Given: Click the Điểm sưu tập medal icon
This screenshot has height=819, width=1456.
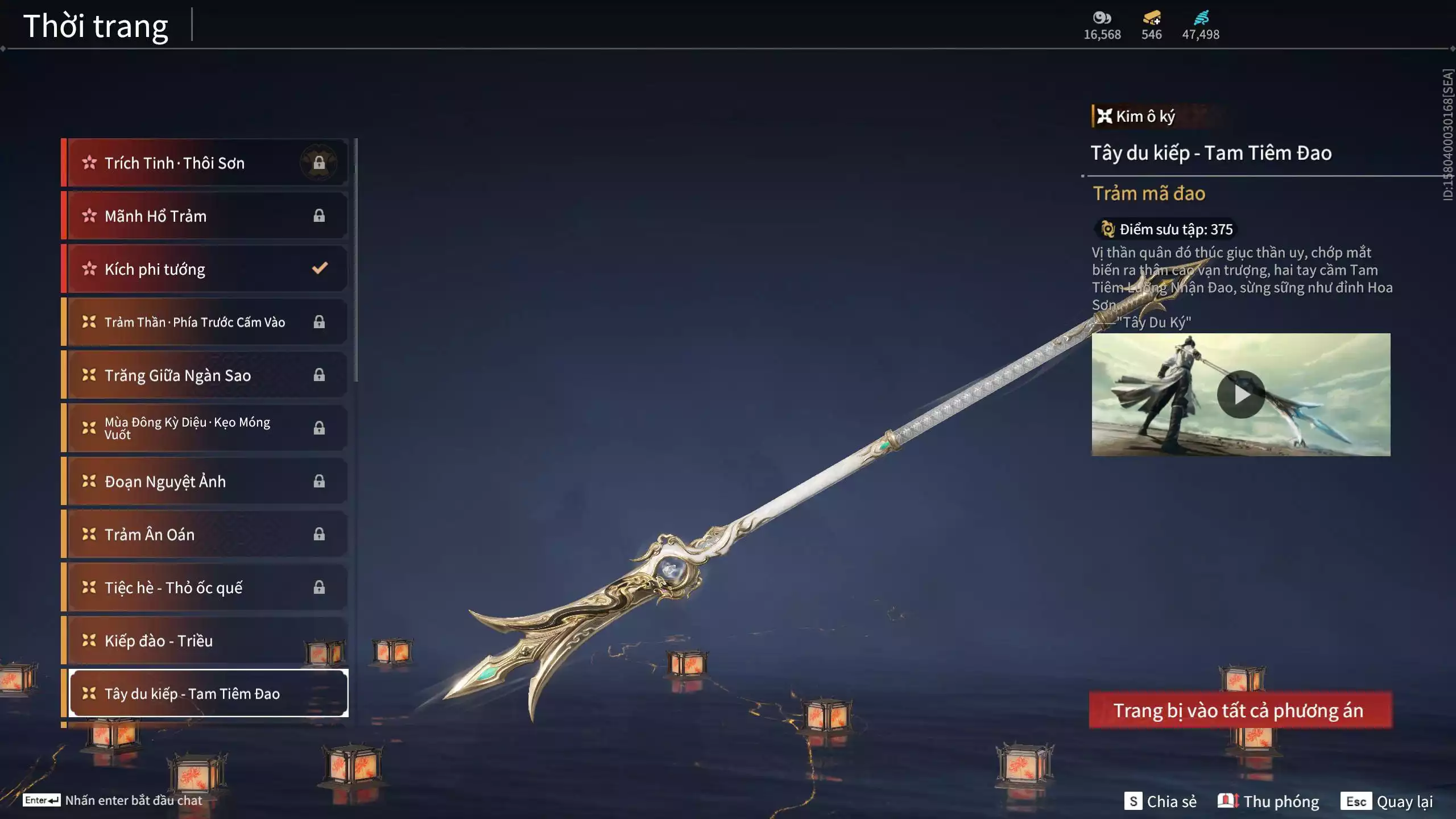Looking at the screenshot, I should tap(1108, 230).
